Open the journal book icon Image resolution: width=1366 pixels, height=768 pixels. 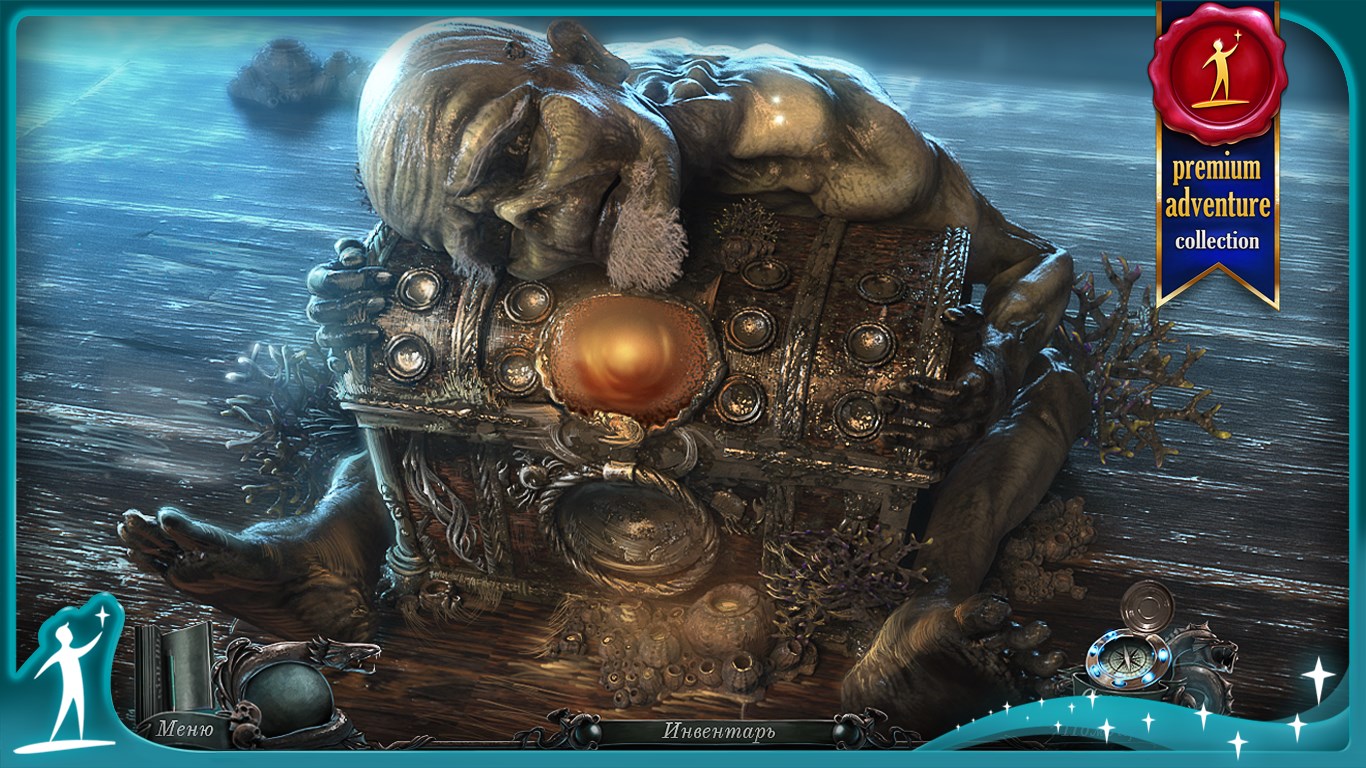172,665
